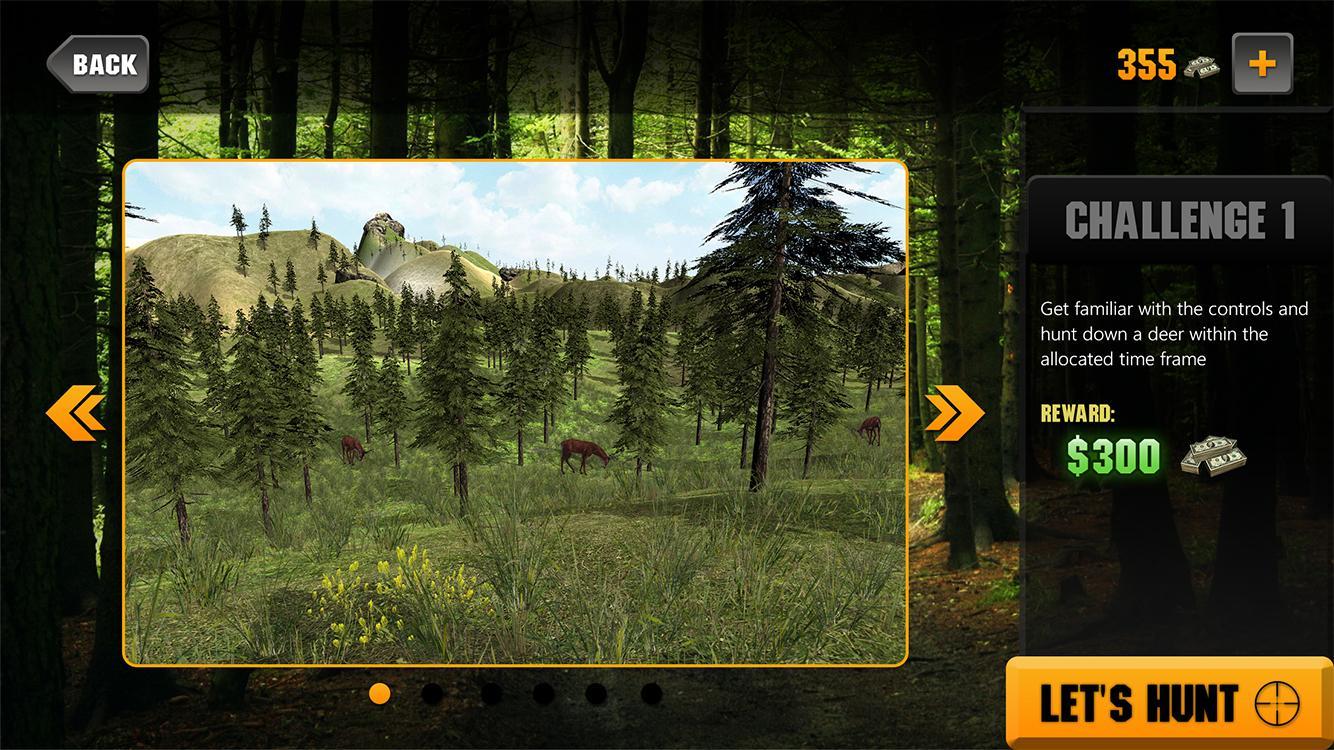Select the third pagination dot
The image size is (1334, 750).
click(x=488, y=692)
